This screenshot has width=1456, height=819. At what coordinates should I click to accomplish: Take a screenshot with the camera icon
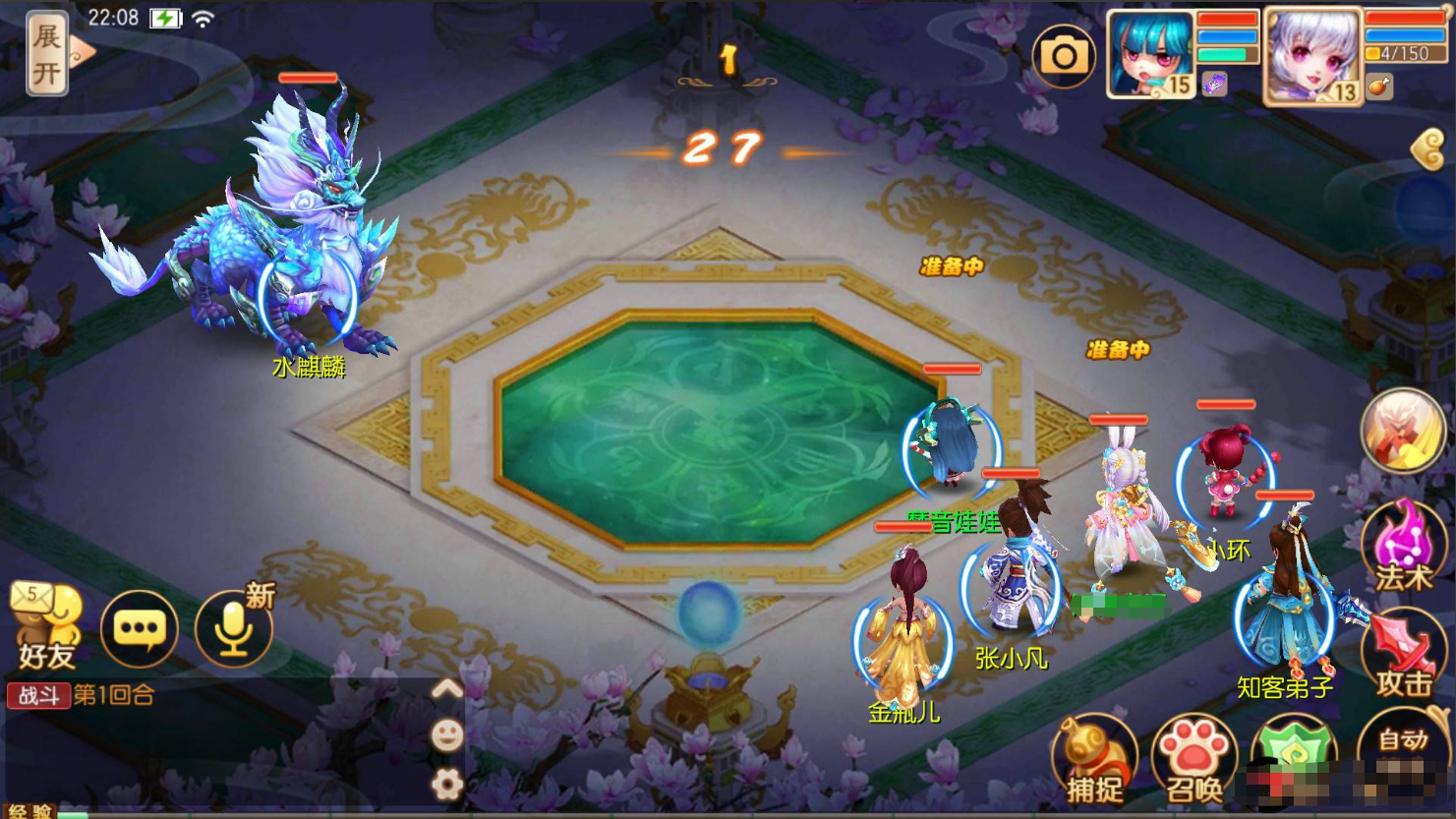pyautogui.click(x=1064, y=56)
